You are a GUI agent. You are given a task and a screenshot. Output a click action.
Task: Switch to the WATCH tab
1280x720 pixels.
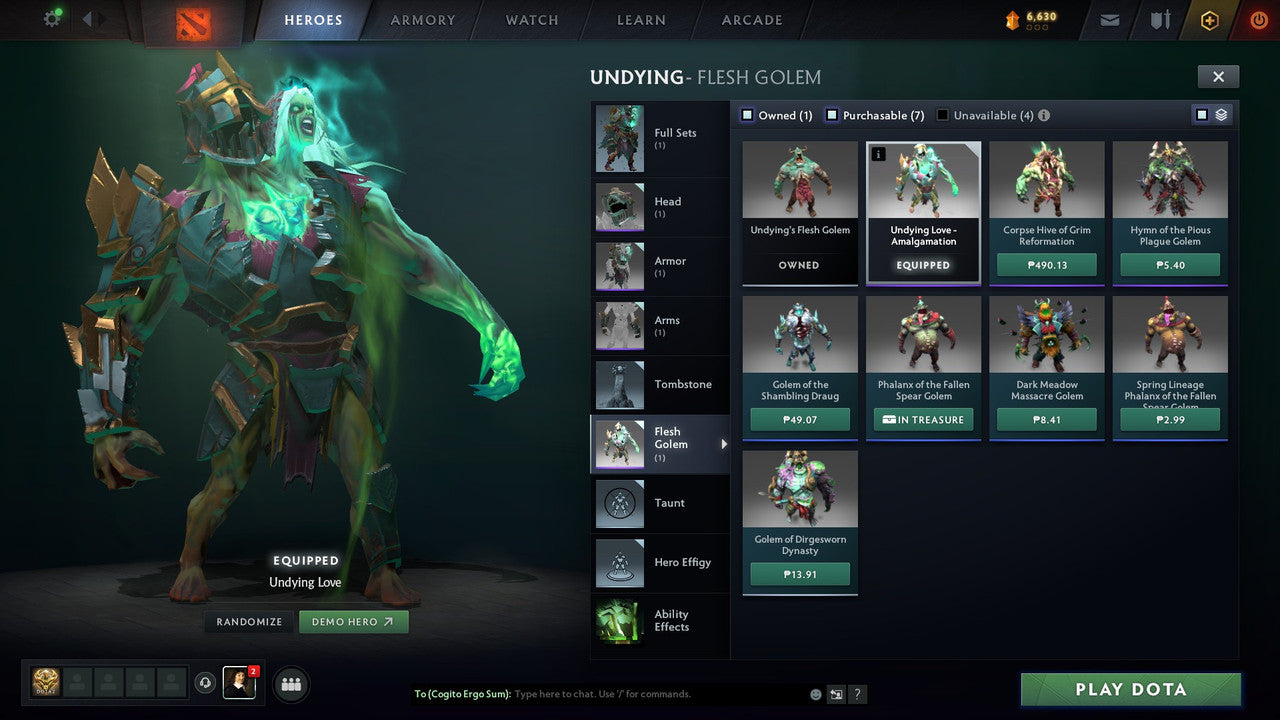531,19
